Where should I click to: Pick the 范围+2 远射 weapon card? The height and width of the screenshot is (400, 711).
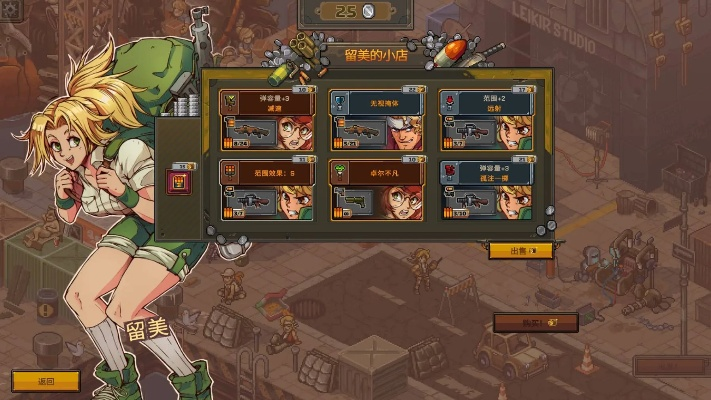[485, 119]
